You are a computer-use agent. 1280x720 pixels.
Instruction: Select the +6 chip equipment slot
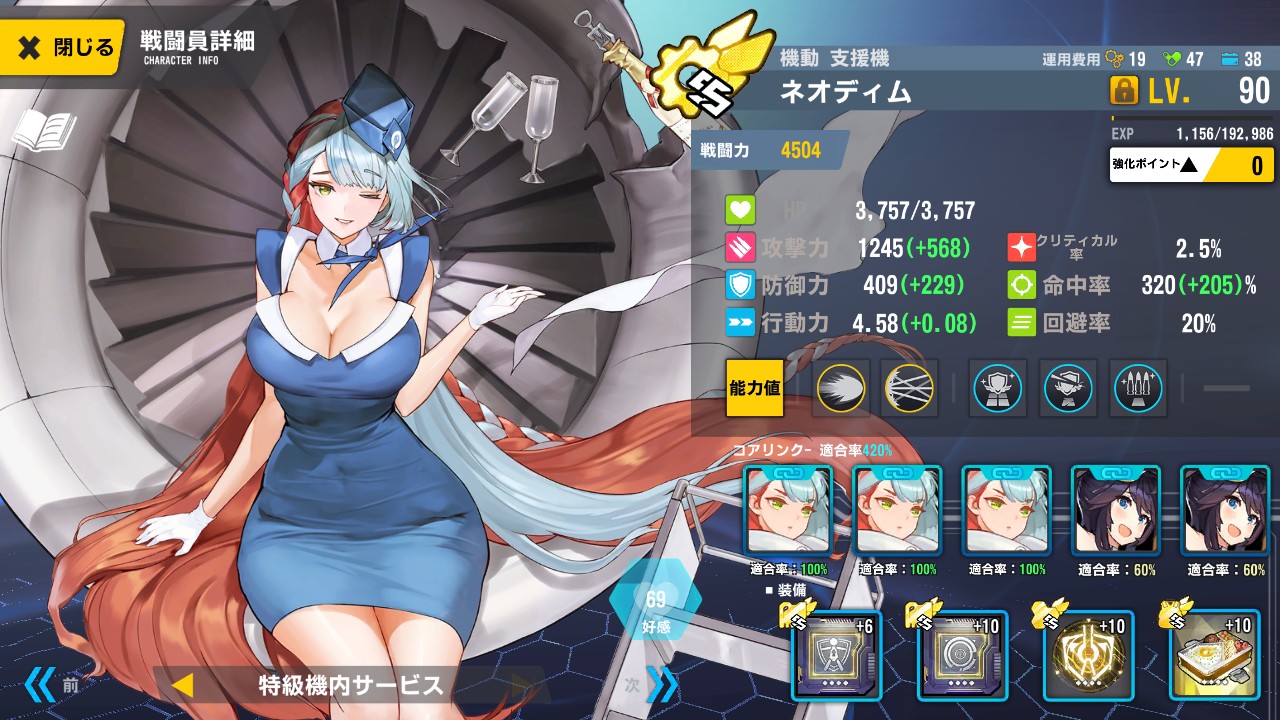[x=837, y=656]
